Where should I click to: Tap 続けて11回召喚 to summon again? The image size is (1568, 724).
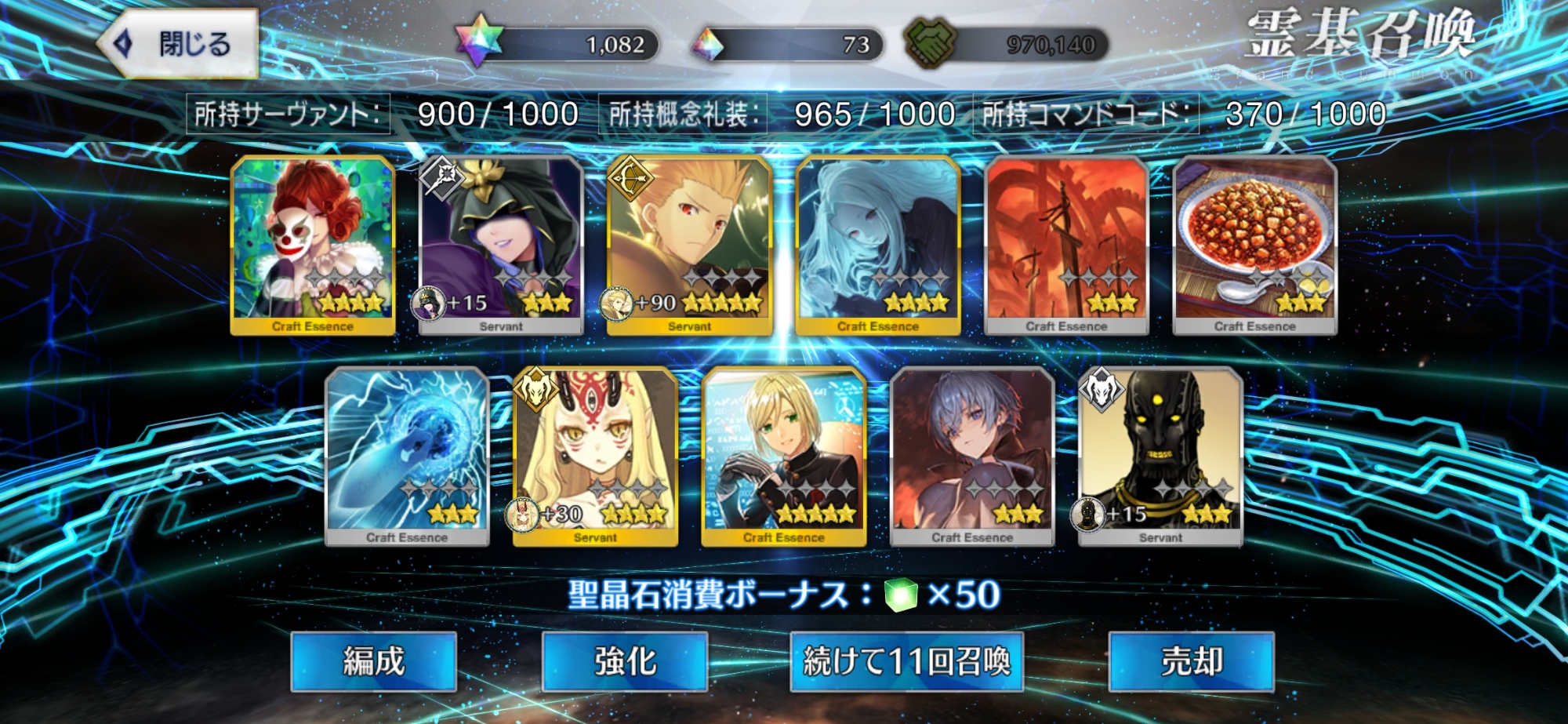pos(906,661)
